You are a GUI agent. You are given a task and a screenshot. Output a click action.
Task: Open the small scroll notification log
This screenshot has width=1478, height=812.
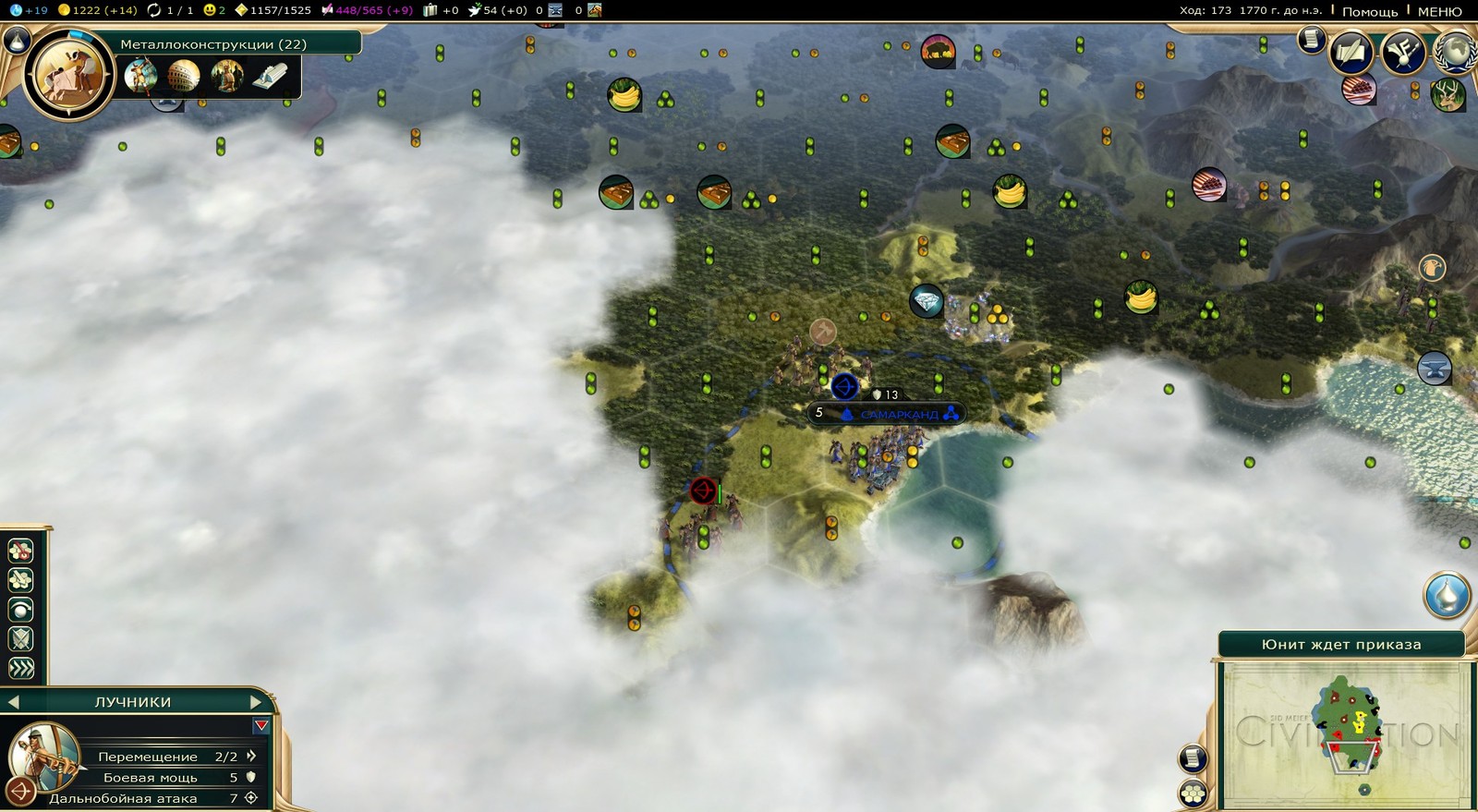pyautogui.click(x=1311, y=40)
